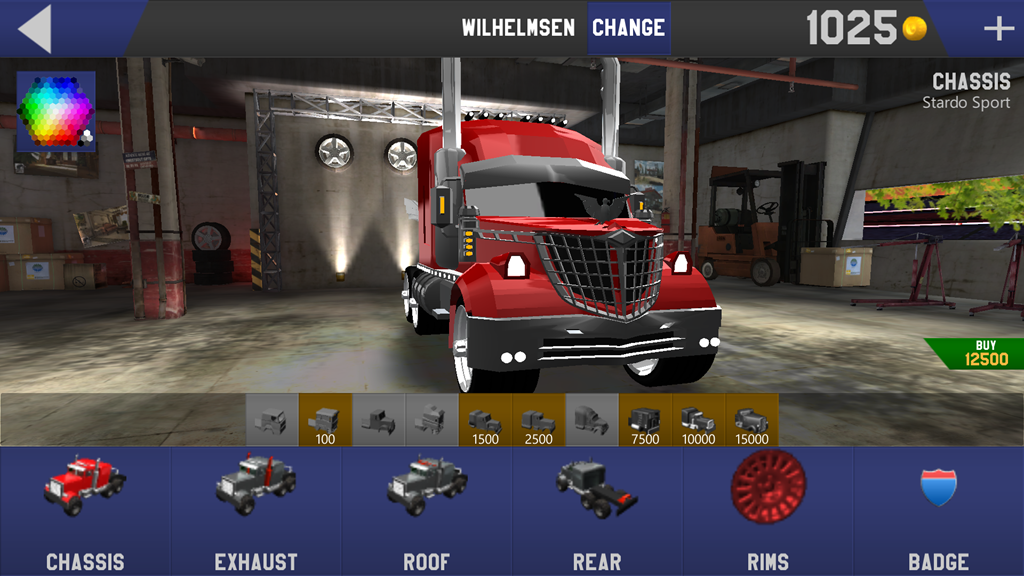Image resolution: width=1024 pixels, height=576 pixels.
Task: Open the color palette picker
Action: tap(56, 111)
